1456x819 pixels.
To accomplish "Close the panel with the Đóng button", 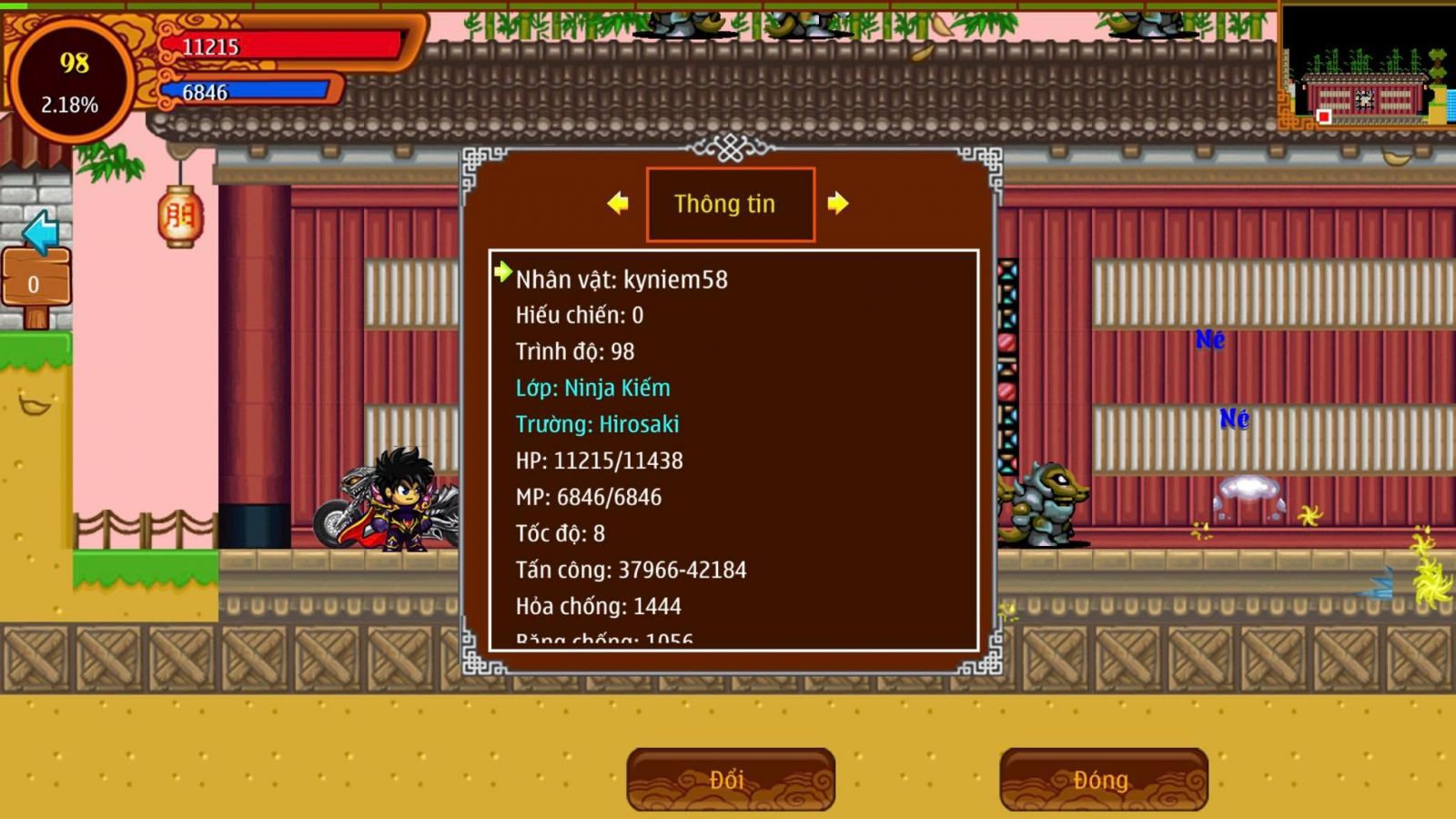I will pos(1103,779).
